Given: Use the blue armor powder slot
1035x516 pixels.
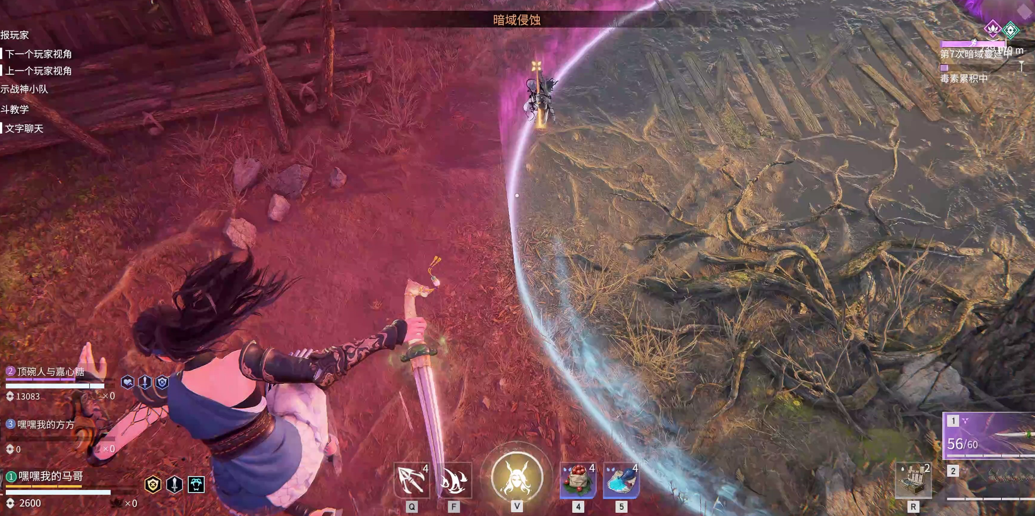Looking at the screenshot, I should coord(621,481).
